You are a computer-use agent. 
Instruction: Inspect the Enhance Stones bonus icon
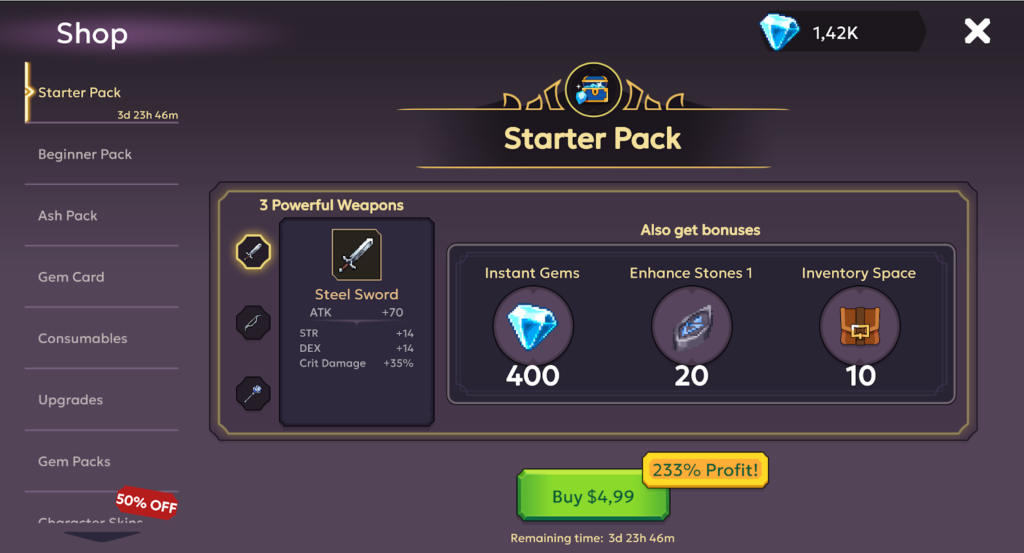coord(691,327)
